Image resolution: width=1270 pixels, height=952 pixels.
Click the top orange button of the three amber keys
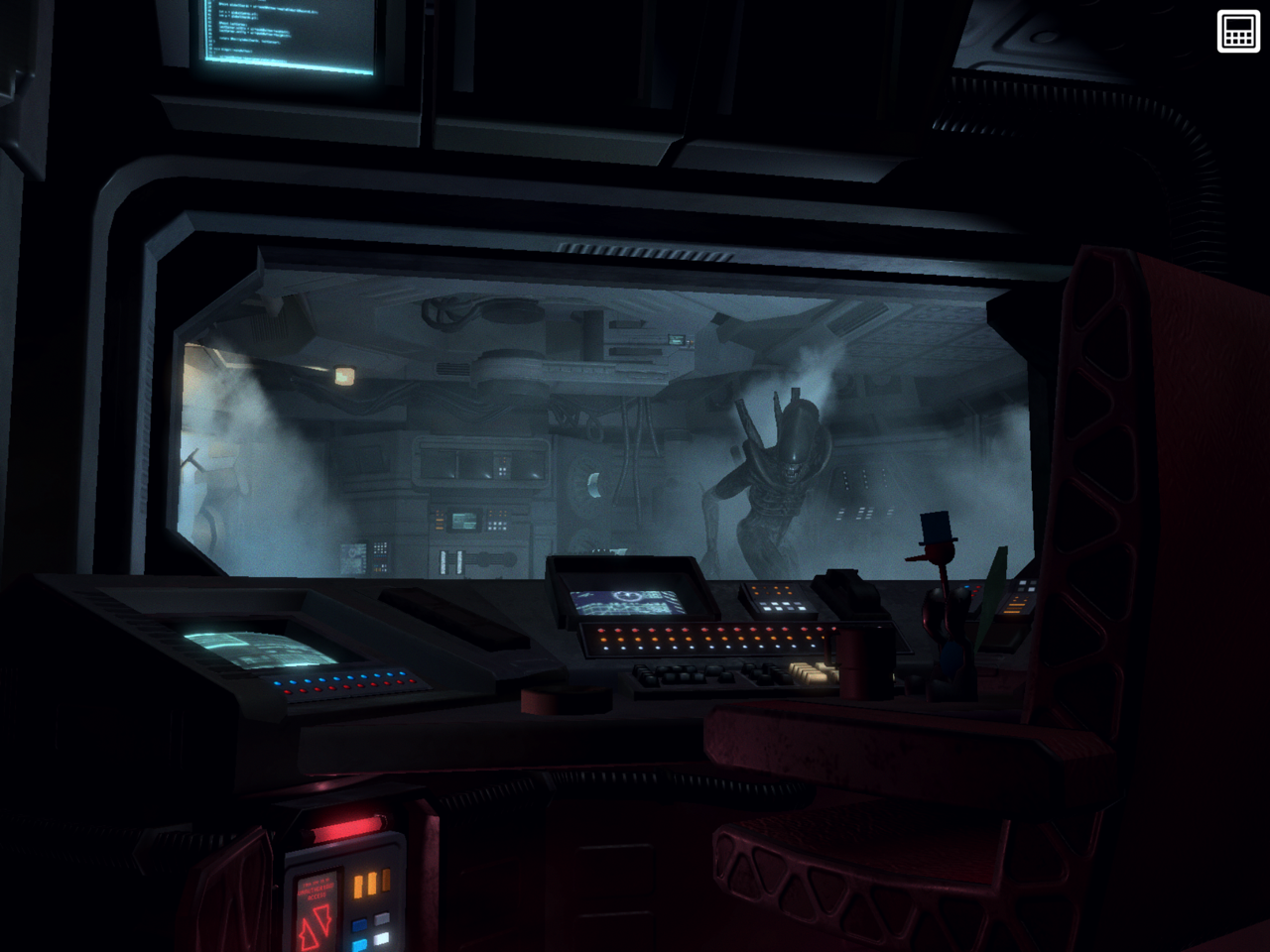pos(386,879)
